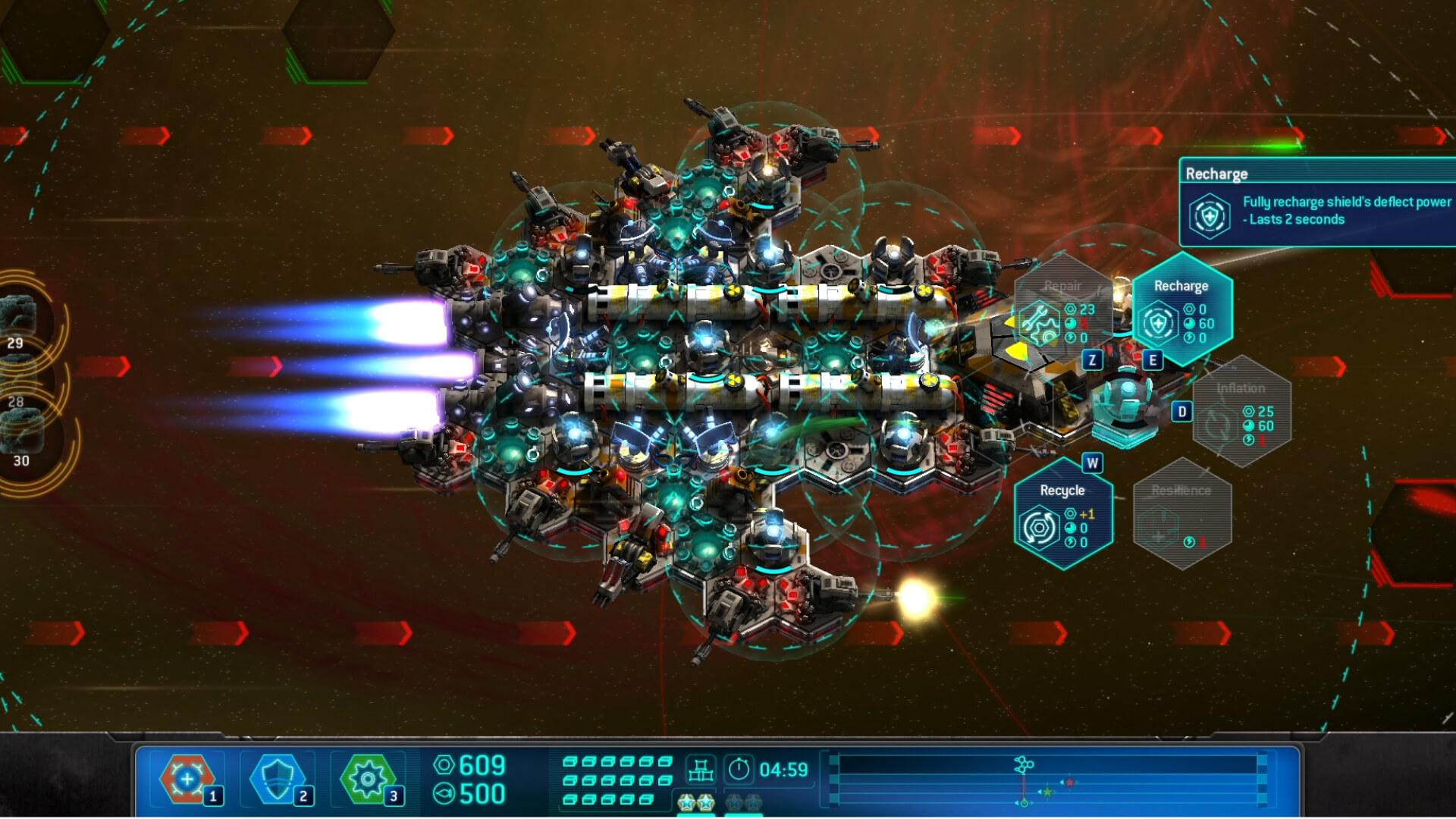This screenshot has width=1456, height=819.
Task: Select the flower-shaped marker on the timeline
Action: pos(1024,764)
